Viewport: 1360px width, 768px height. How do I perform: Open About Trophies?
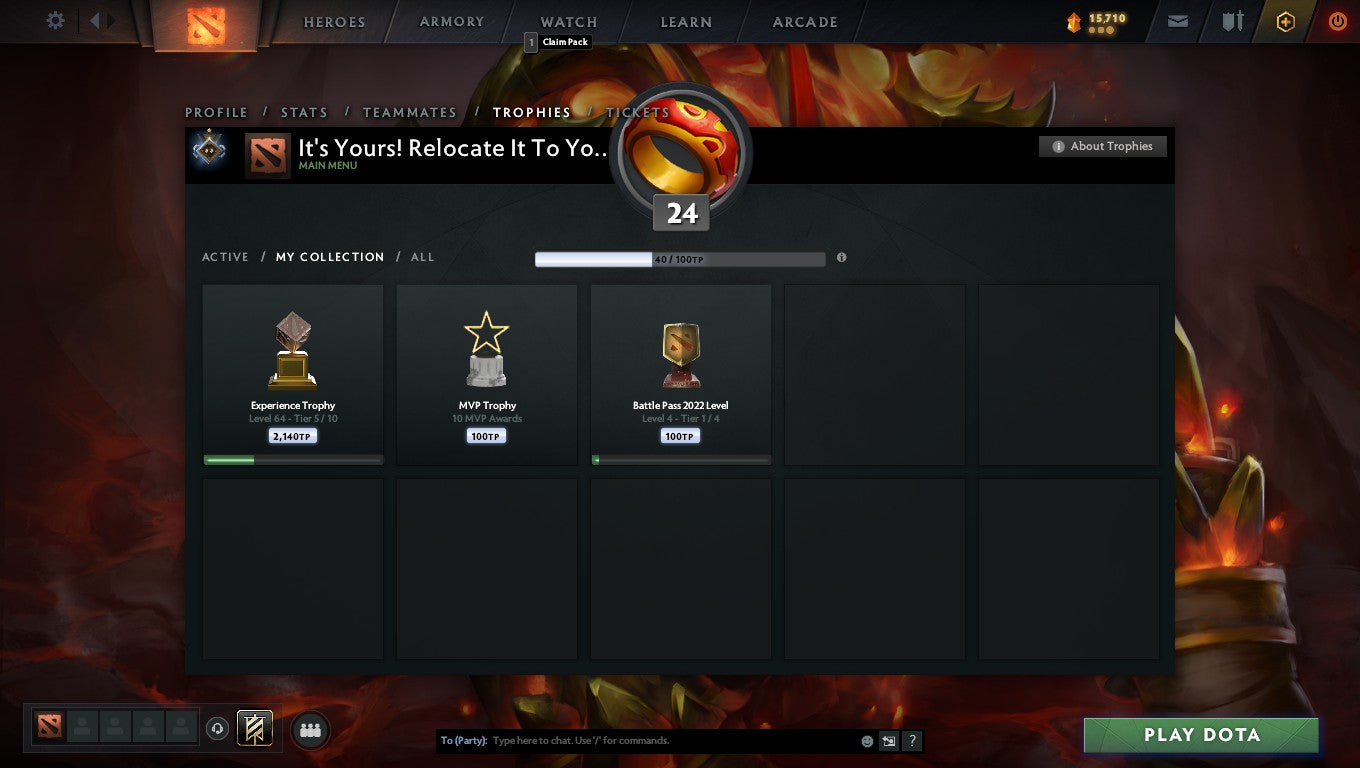point(1102,146)
